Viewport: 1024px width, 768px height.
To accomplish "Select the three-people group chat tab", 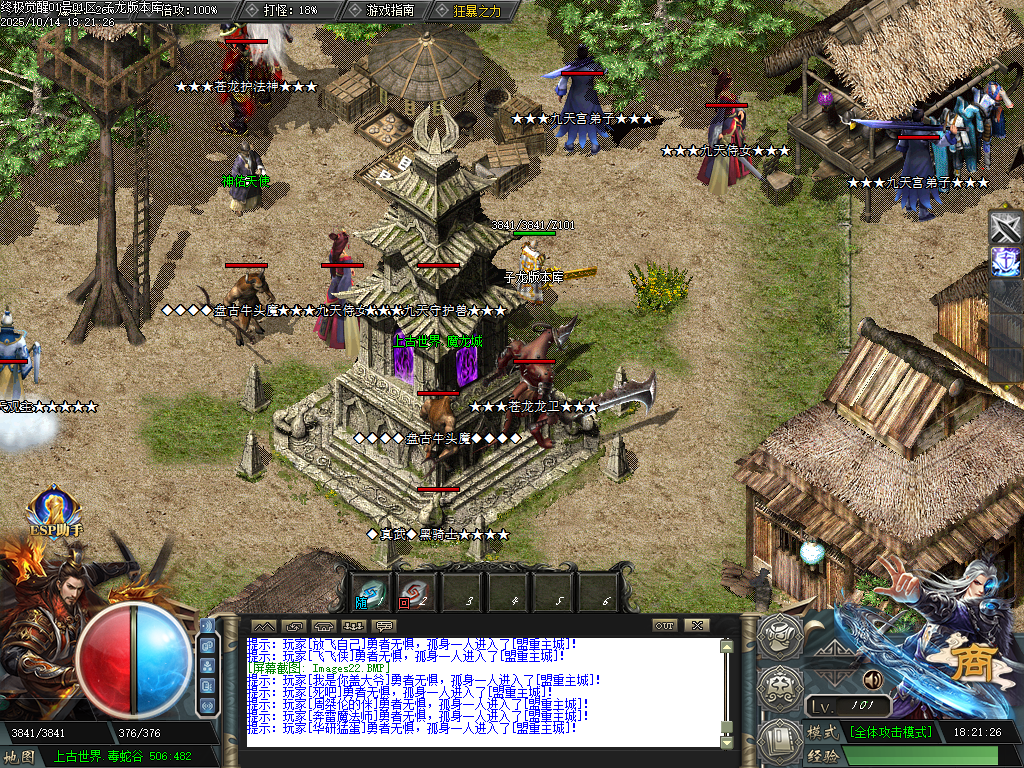I will pyautogui.click(x=354, y=626).
